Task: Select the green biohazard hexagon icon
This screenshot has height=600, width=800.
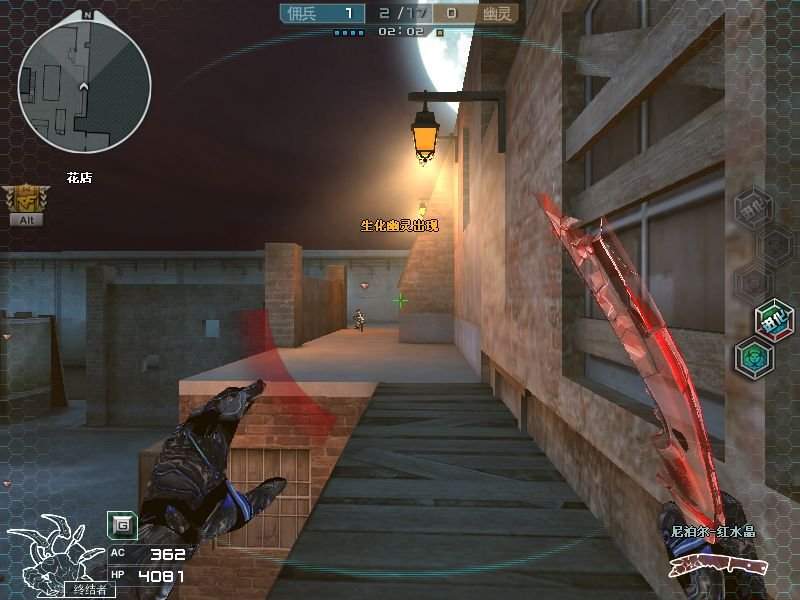Action: tap(753, 358)
